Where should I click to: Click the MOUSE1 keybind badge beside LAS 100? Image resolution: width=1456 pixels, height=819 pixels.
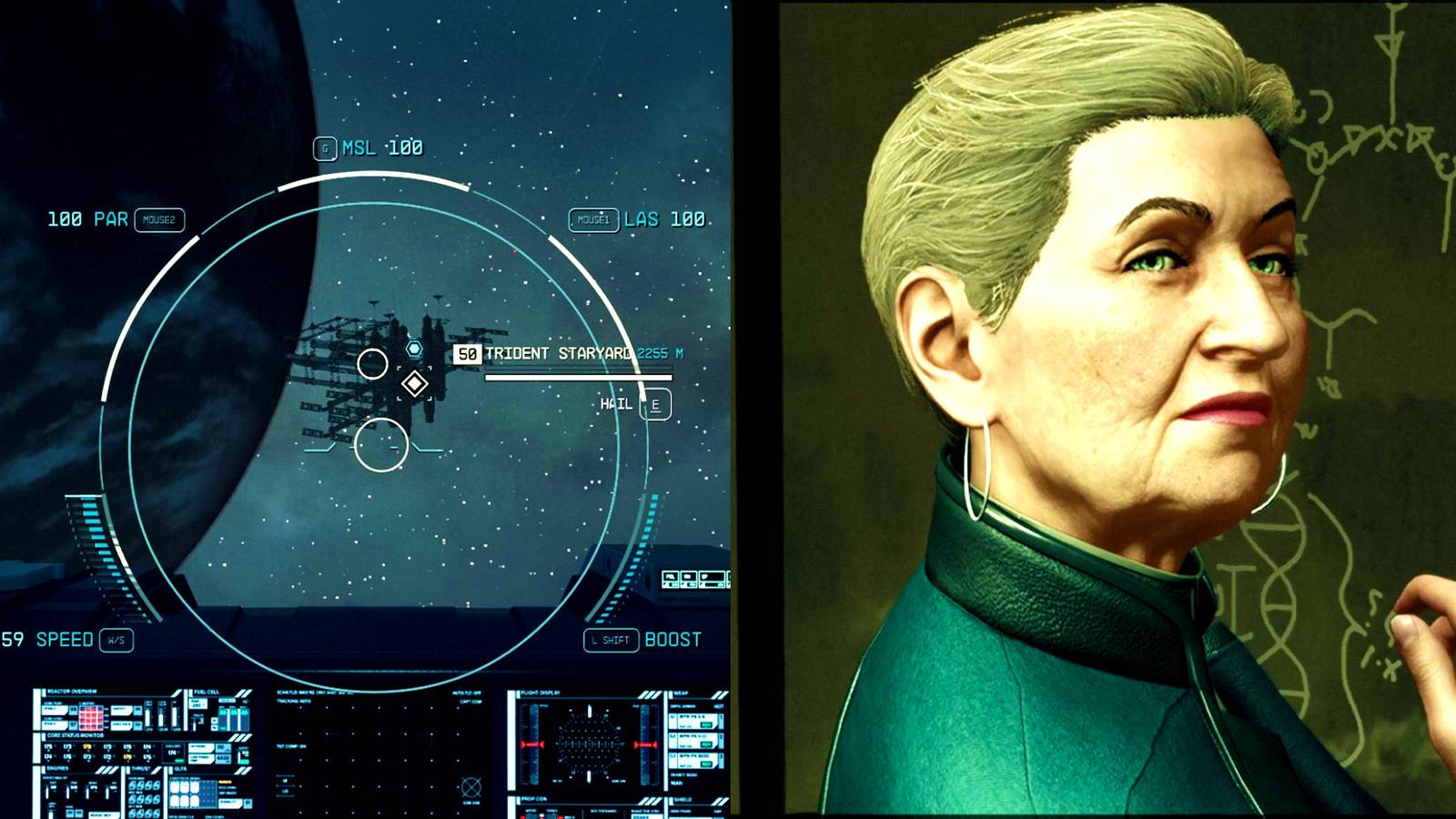tap(591, 220)
